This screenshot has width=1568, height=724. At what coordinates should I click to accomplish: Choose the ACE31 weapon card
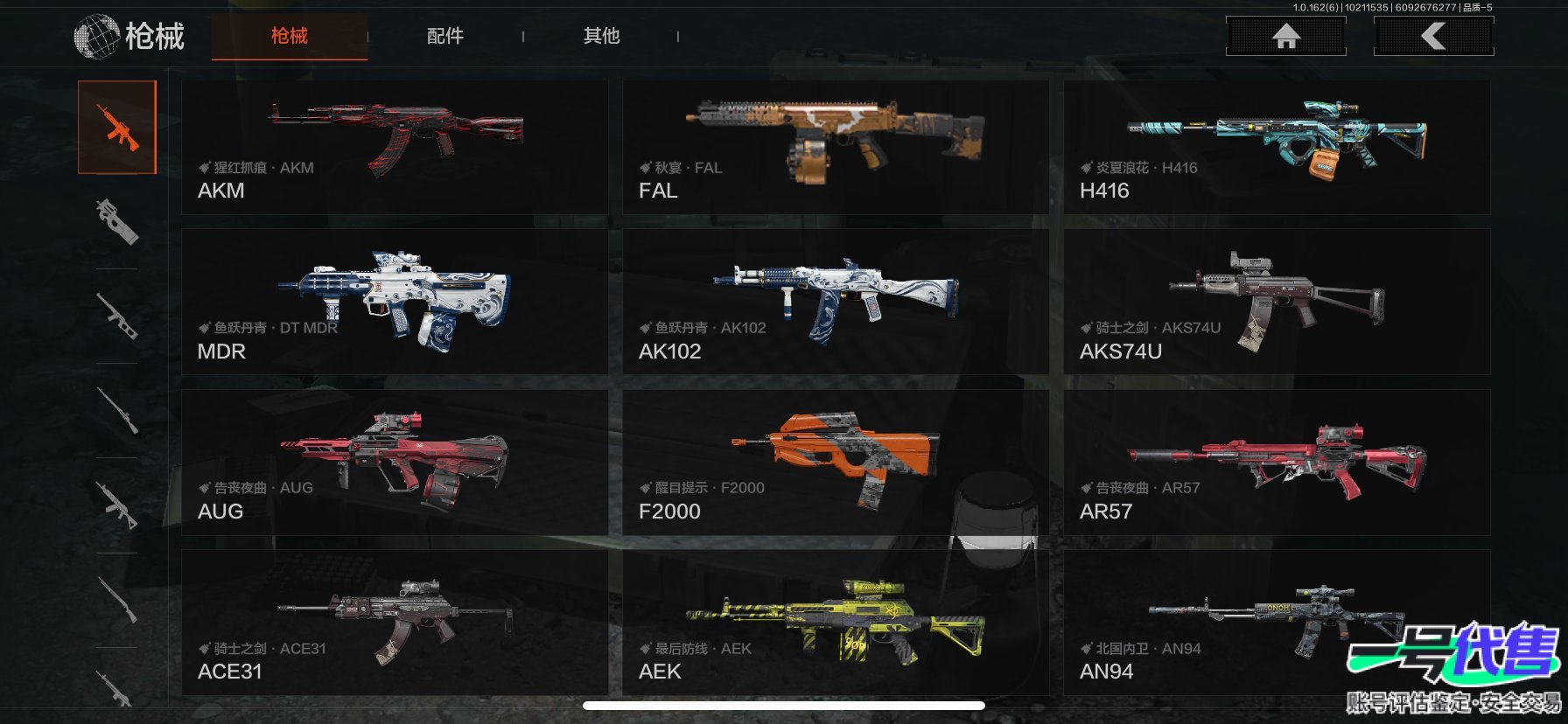click(x=395, y=623)
